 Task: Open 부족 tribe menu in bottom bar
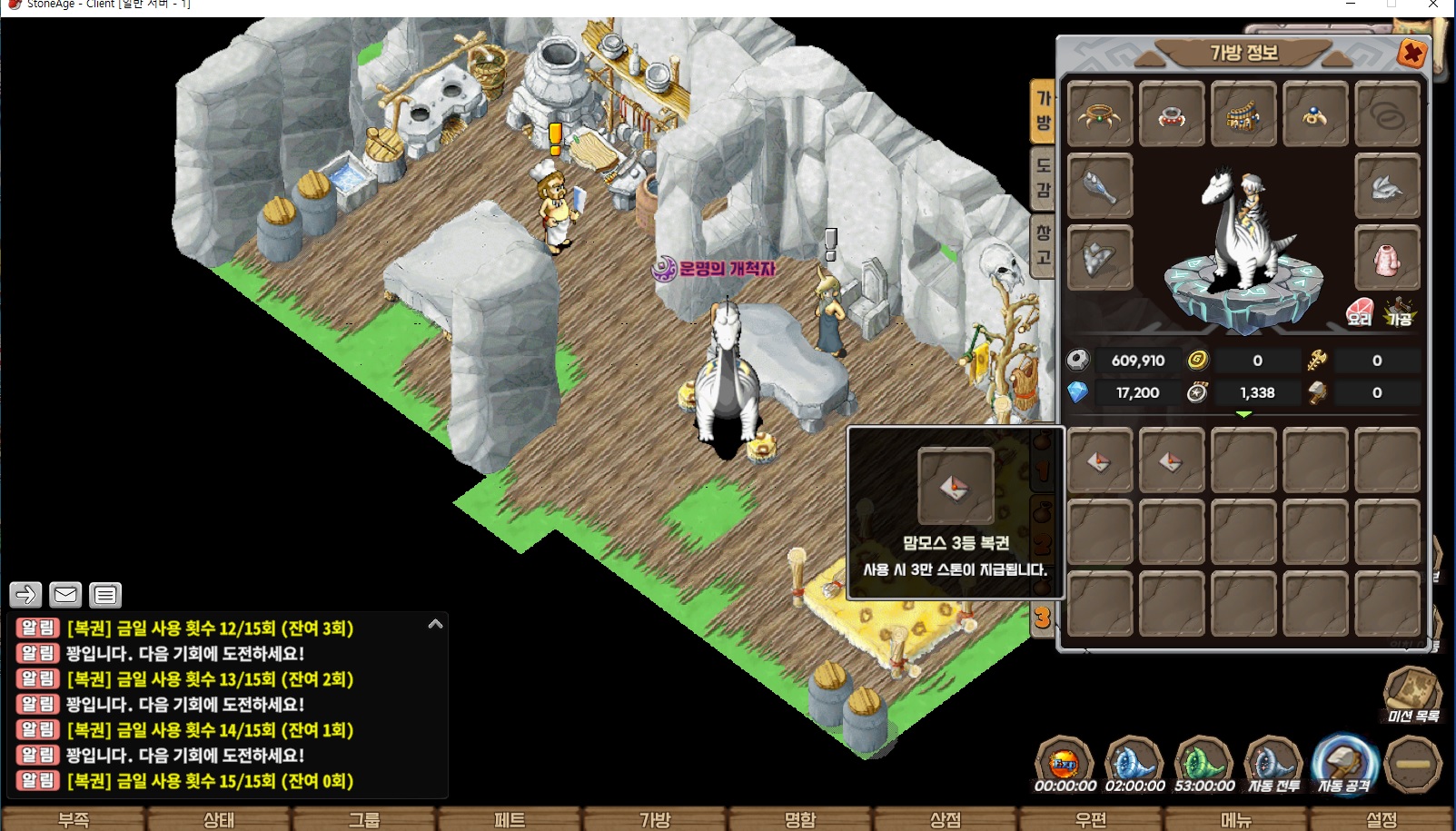[x=74, y=819]
